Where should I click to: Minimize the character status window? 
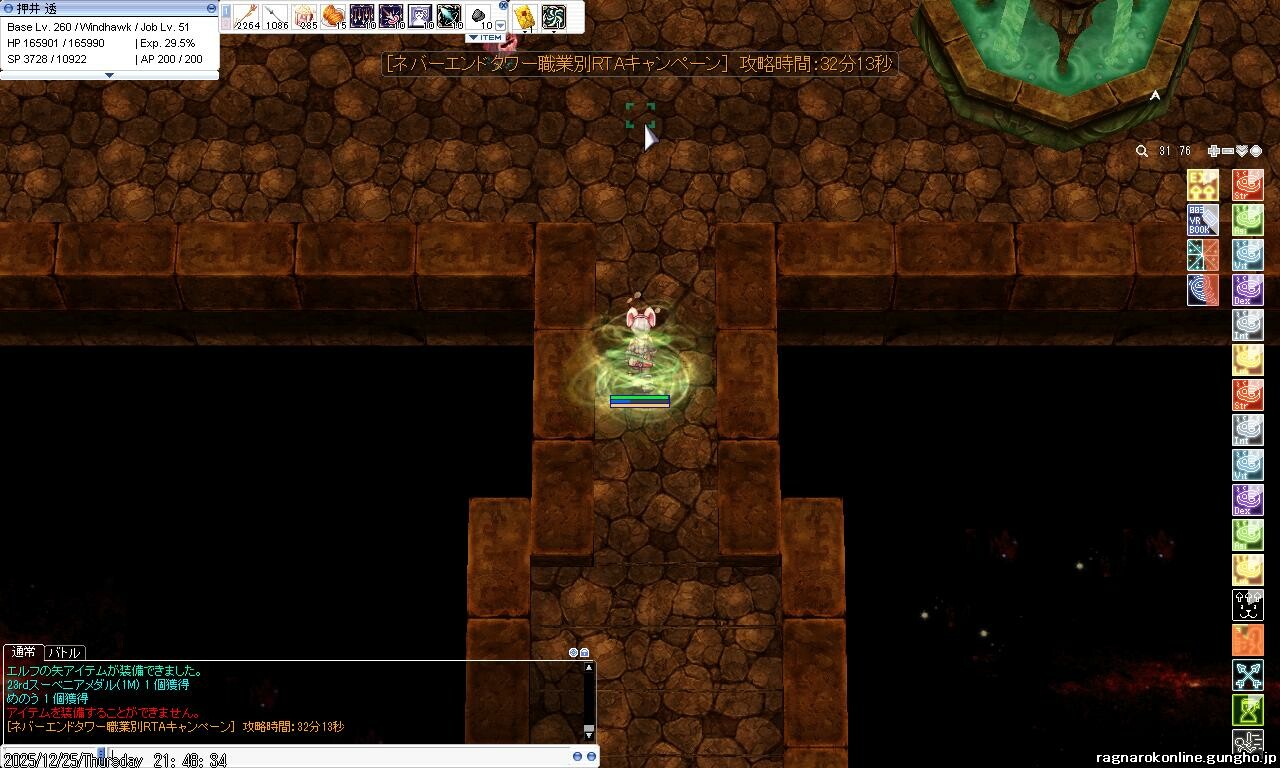coord(211,7)
